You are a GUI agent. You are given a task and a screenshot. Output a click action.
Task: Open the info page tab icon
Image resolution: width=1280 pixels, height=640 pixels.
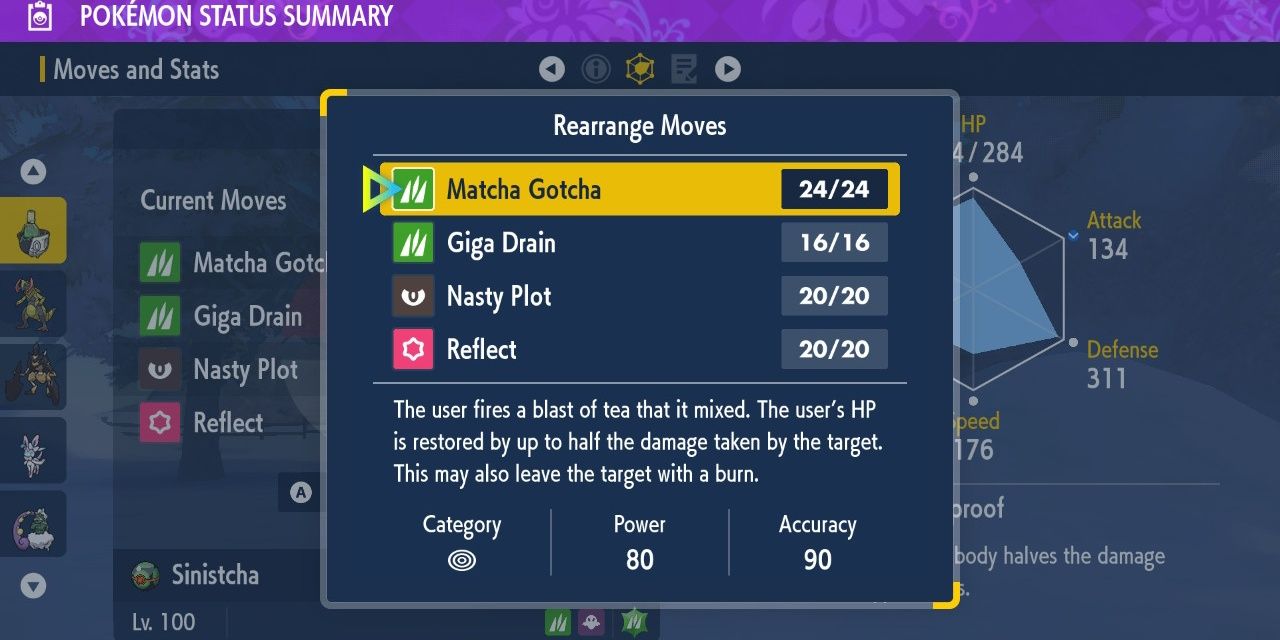pos(596,69)
